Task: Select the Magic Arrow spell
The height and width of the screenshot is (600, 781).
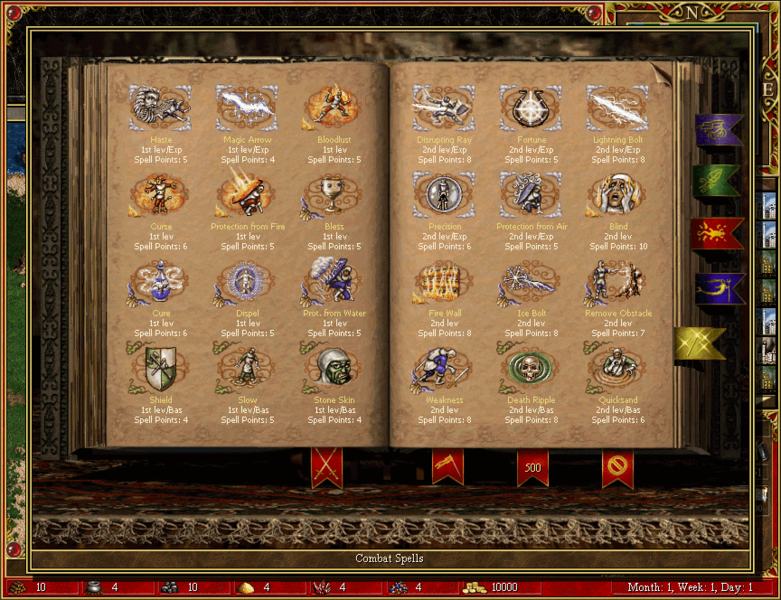Action: point(248,107)
